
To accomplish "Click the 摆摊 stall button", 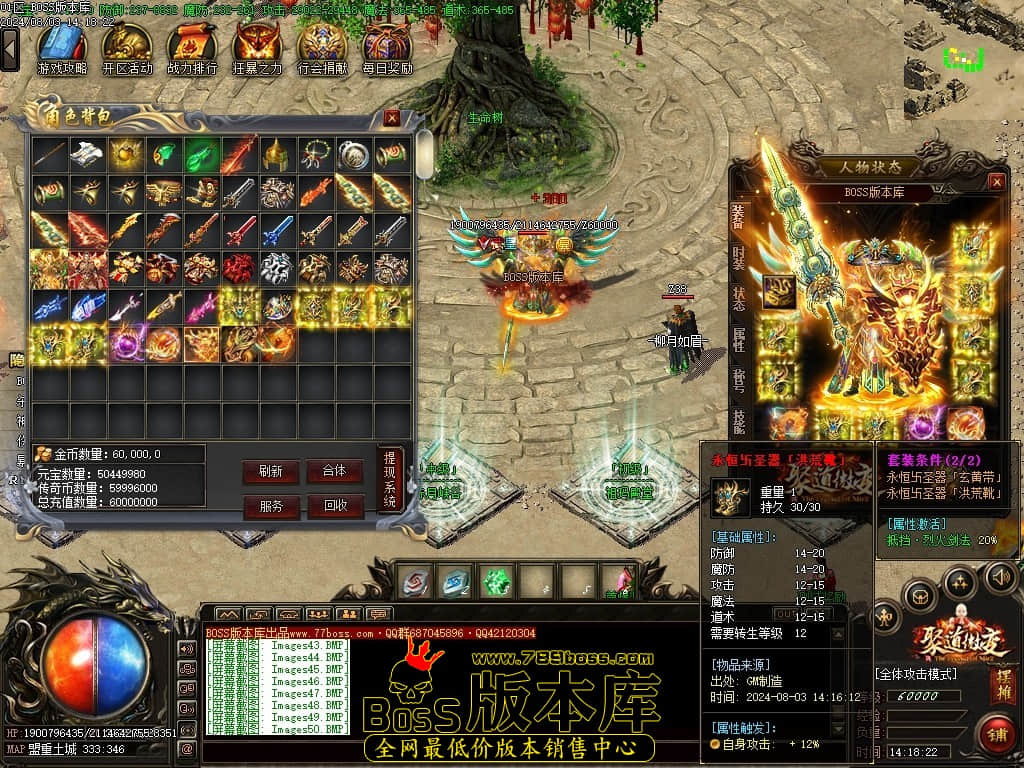I will pos(1003,686).
